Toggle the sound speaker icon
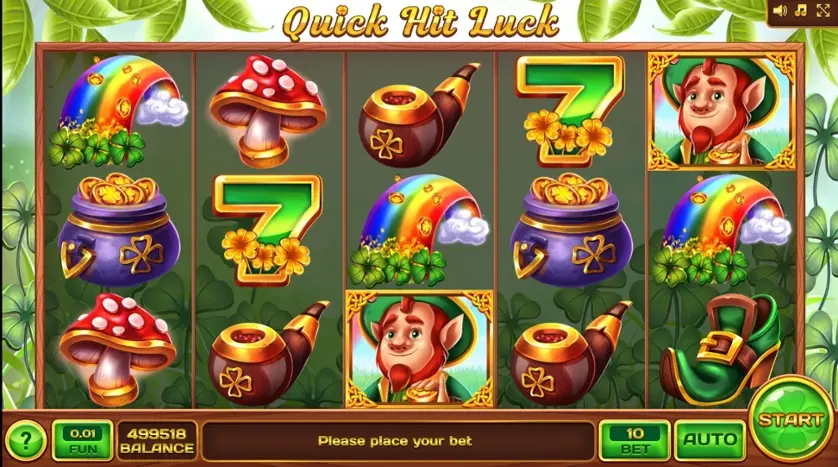 (x=780, y=11)
